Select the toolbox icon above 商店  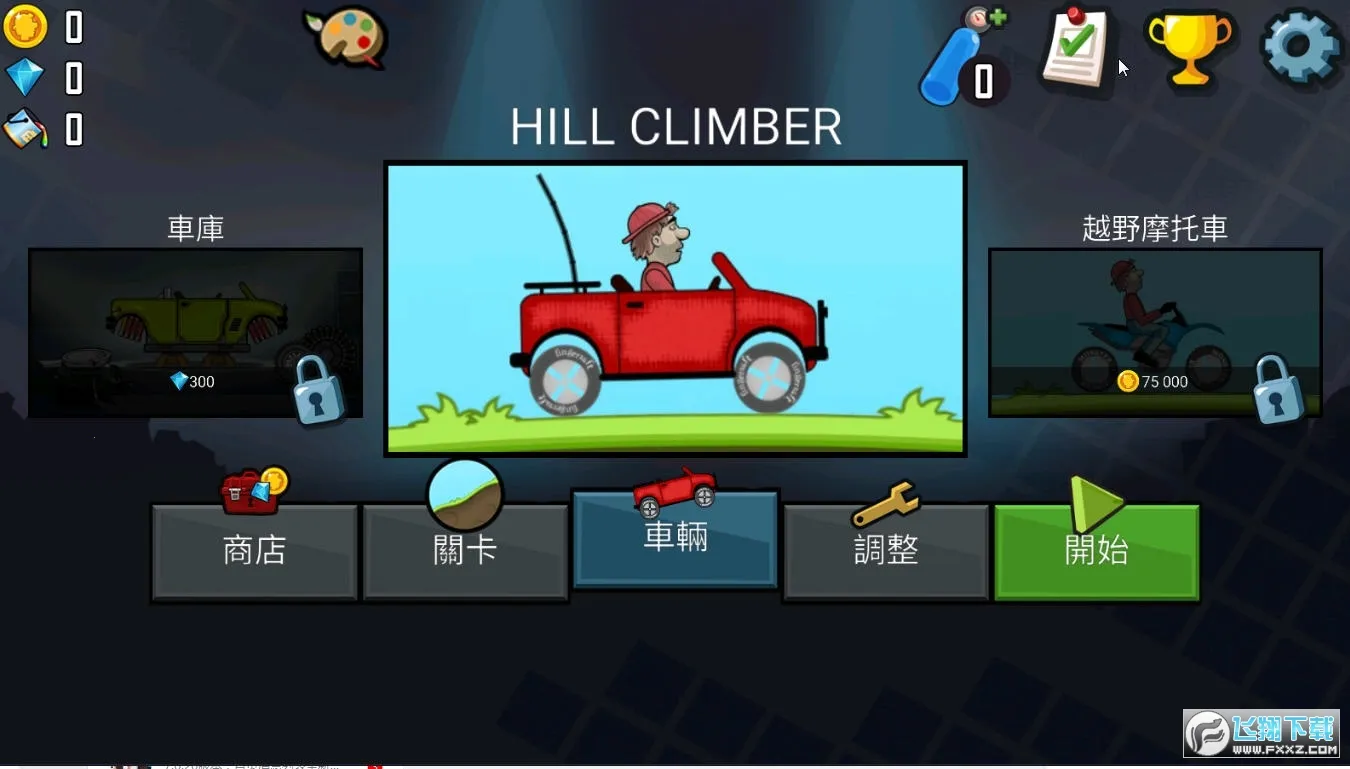[x=250, y=489]
